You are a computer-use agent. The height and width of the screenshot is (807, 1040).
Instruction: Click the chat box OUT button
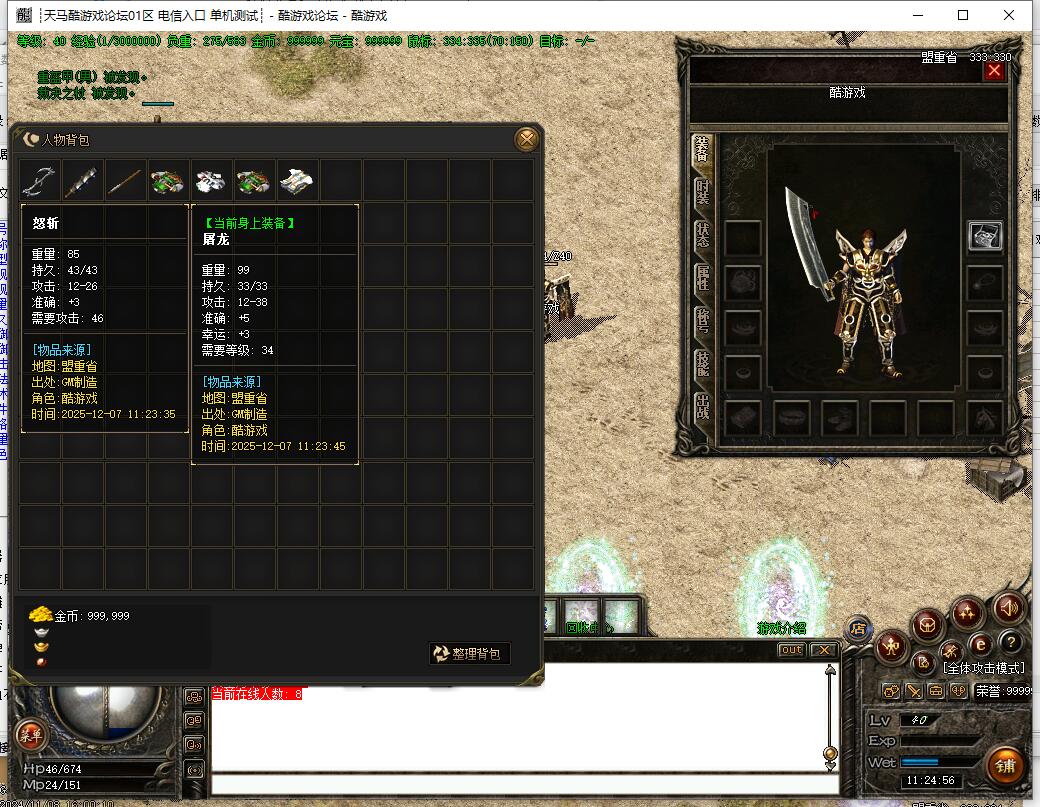point(791,650)
